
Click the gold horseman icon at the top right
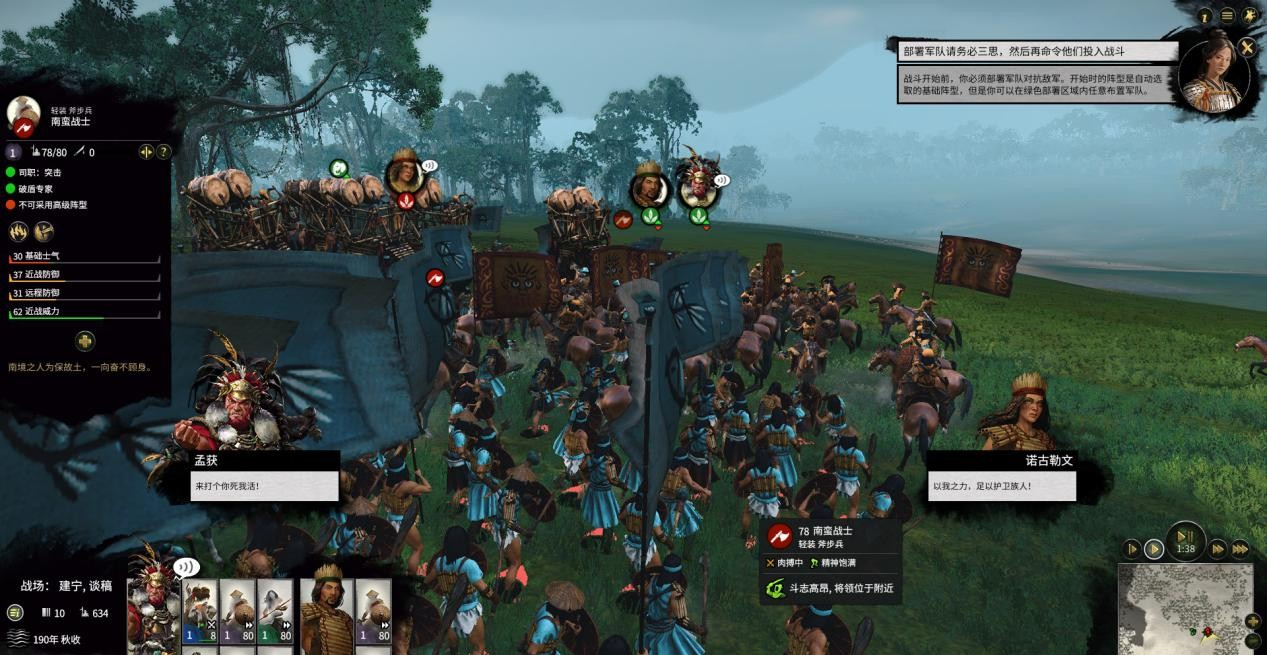point(1250,16)
